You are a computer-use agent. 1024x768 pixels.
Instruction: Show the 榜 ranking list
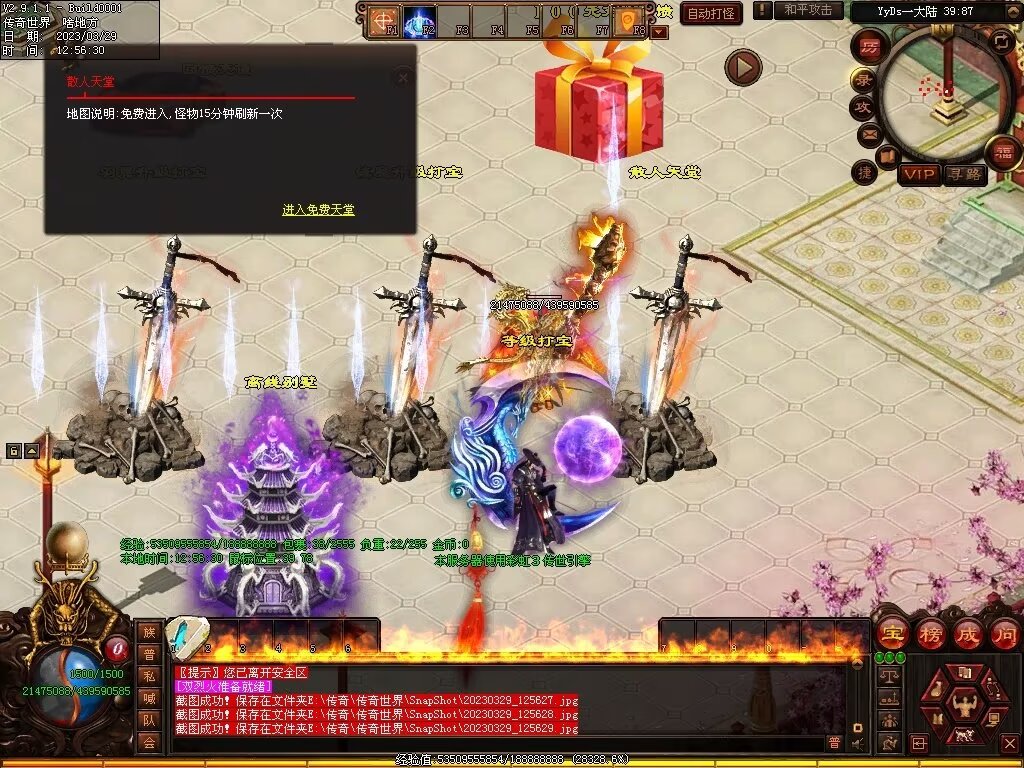(x=930, y=634)
